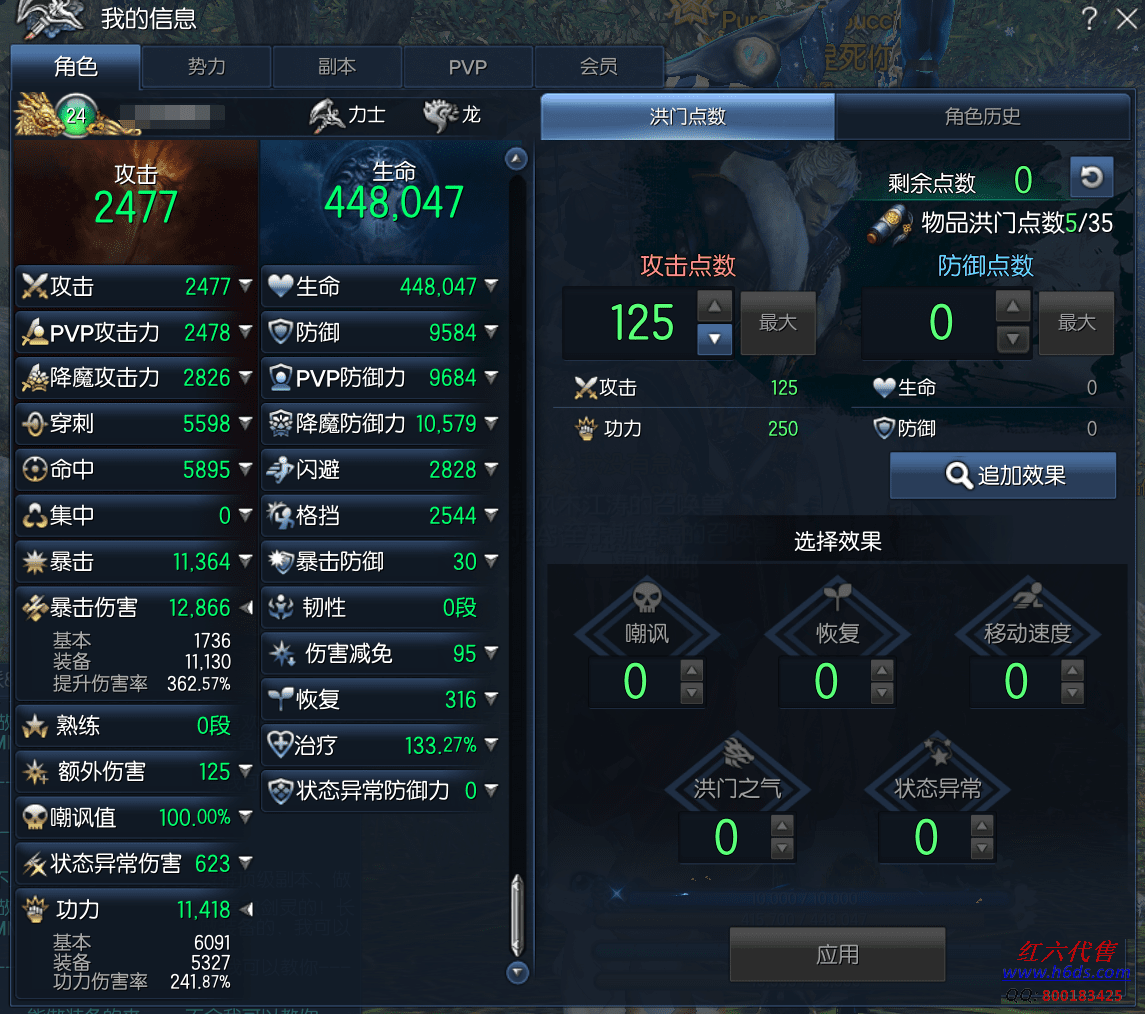Open the 追加效果 lookup

(1002, 475)
